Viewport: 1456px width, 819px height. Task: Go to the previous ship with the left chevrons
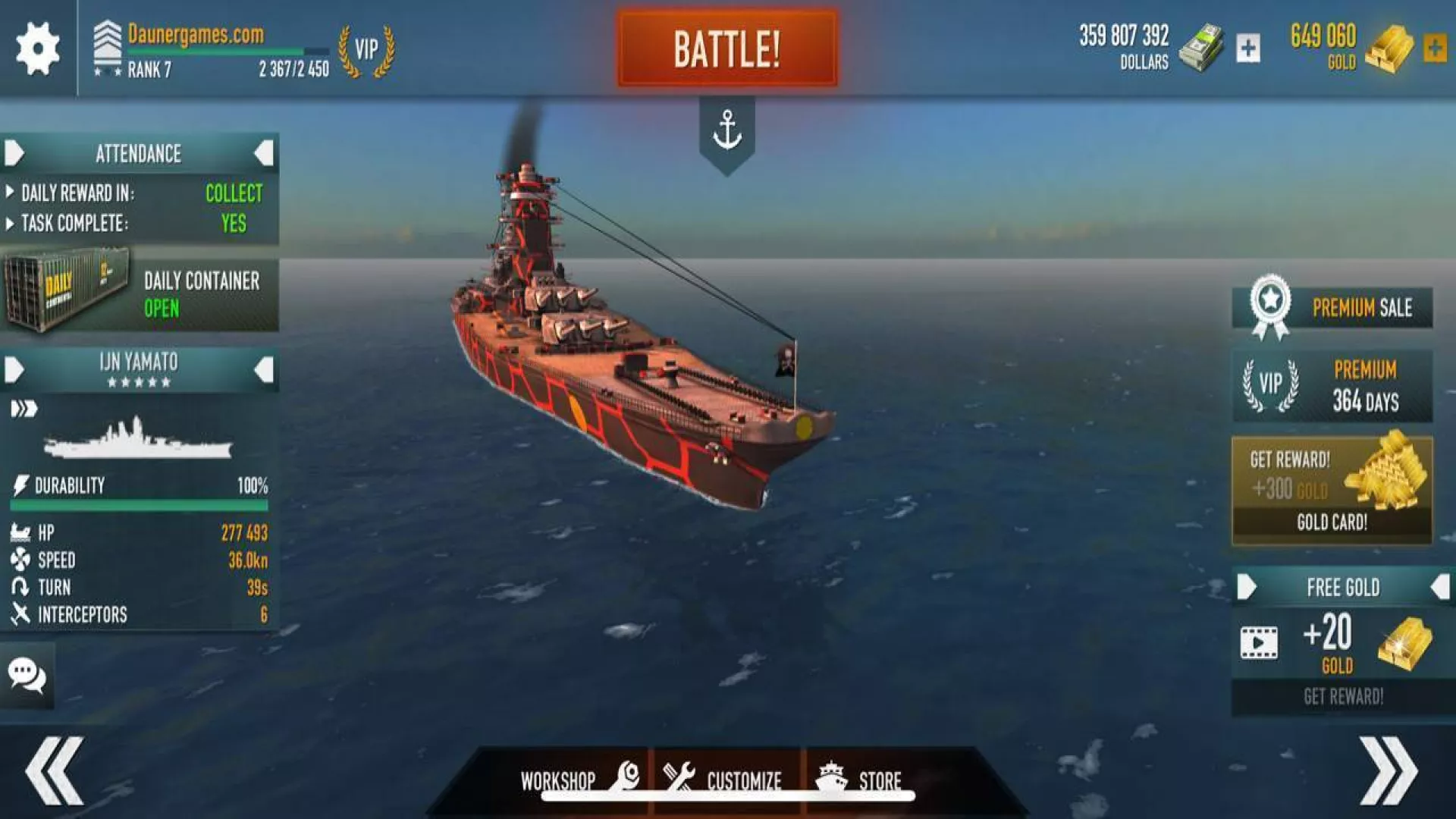[55, 770]
